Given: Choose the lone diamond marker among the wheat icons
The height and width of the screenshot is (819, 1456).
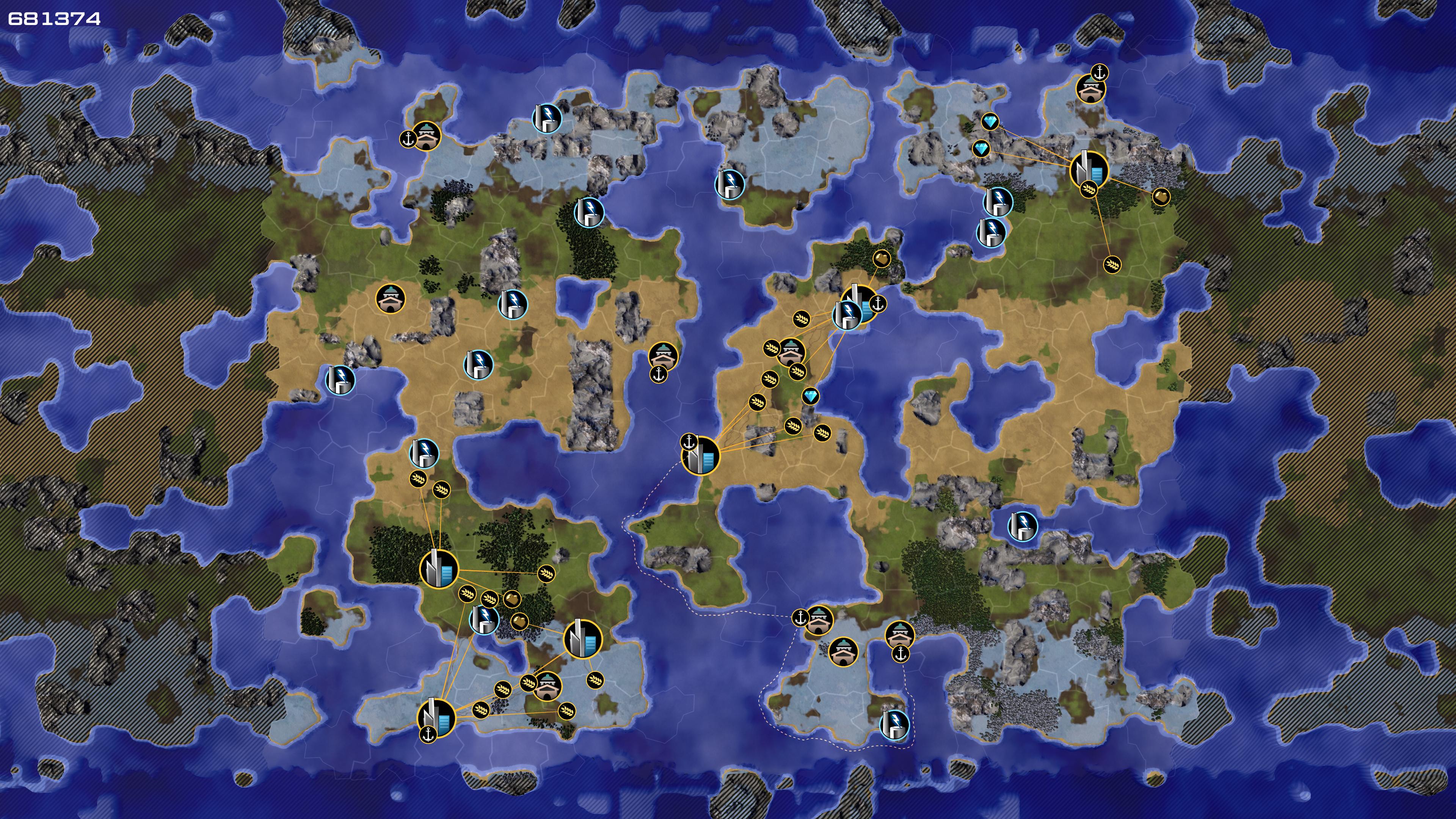Looking at the screenshot, I should pos(811,396).
